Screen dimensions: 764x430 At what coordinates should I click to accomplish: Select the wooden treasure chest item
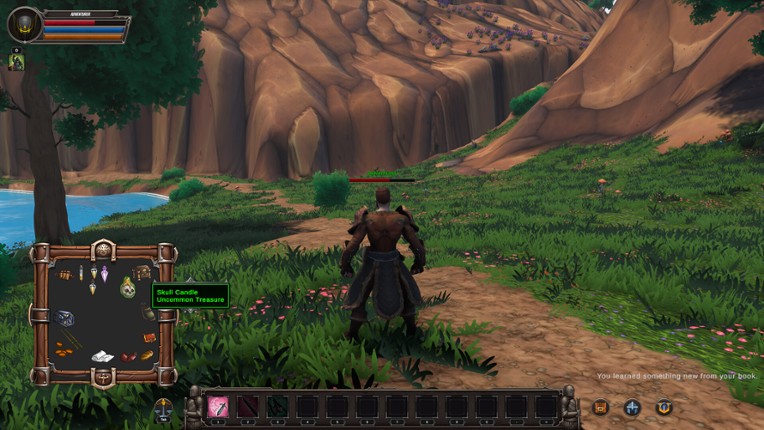[143, 271]
